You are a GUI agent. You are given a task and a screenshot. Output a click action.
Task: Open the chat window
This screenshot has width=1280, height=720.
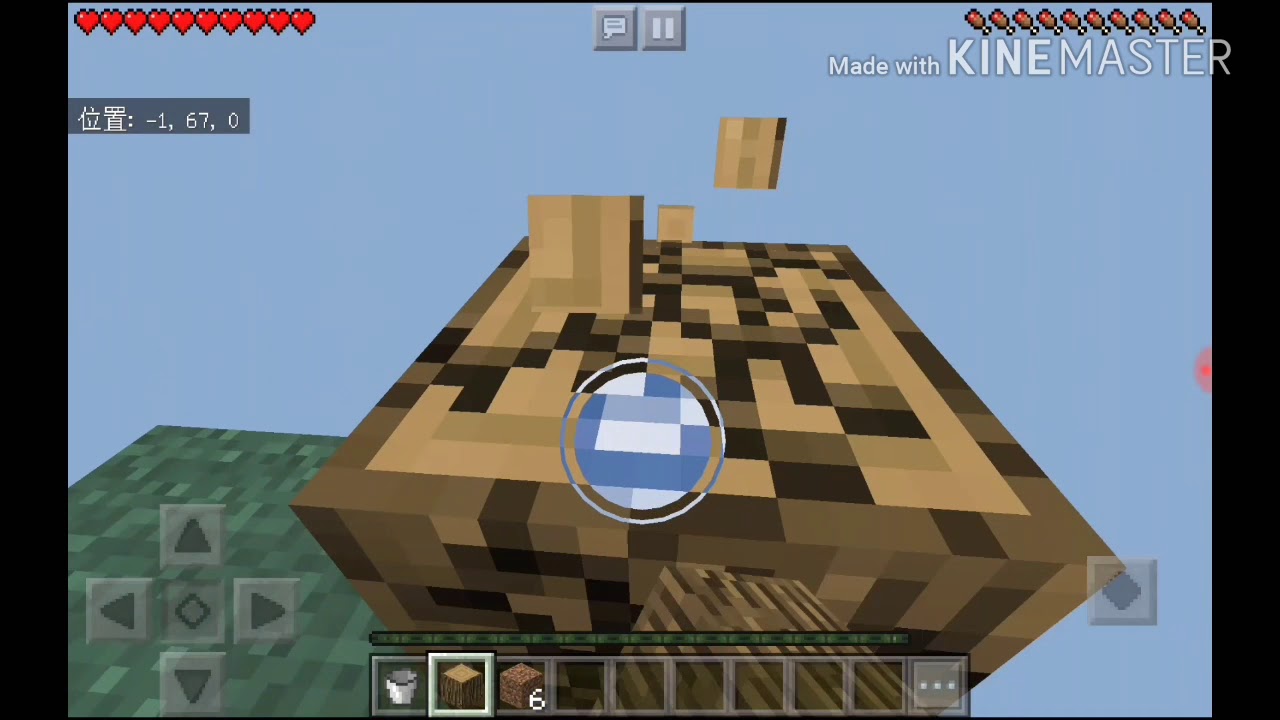tap(614, 28)
